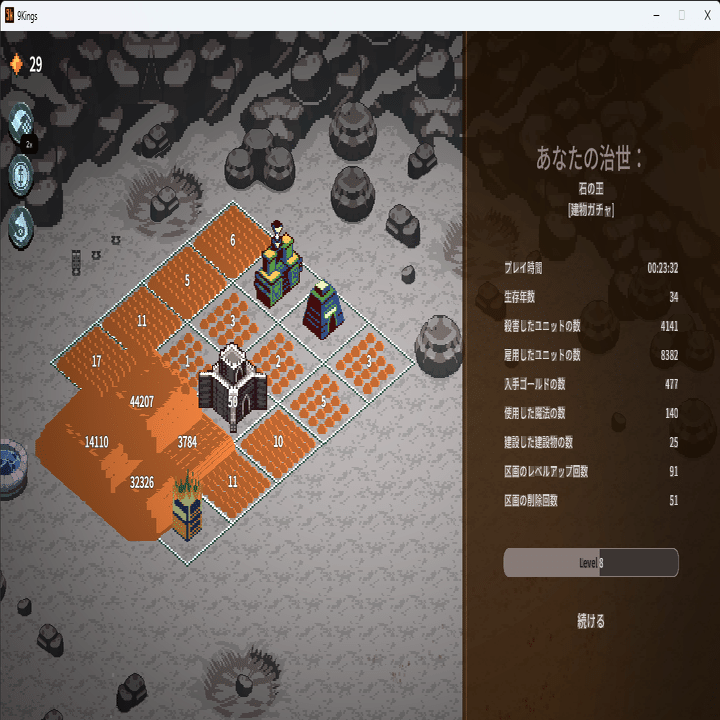The width and height of the screenshot is (720, 720).
Task: Close the 9Kings window
Action: (707, 15)
